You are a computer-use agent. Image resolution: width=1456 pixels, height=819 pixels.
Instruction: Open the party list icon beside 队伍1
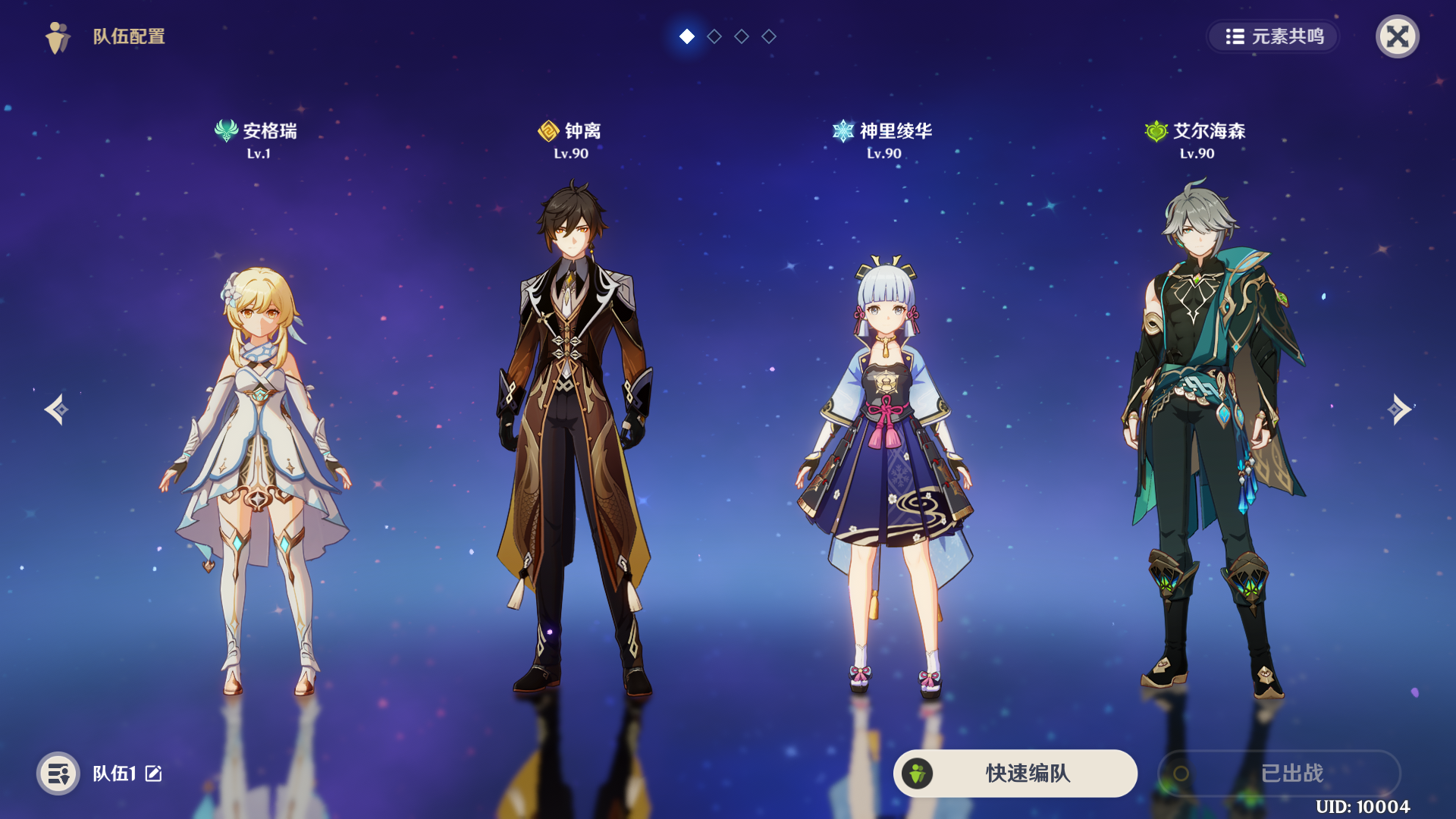pyautogui.click(x=58, y=773)
